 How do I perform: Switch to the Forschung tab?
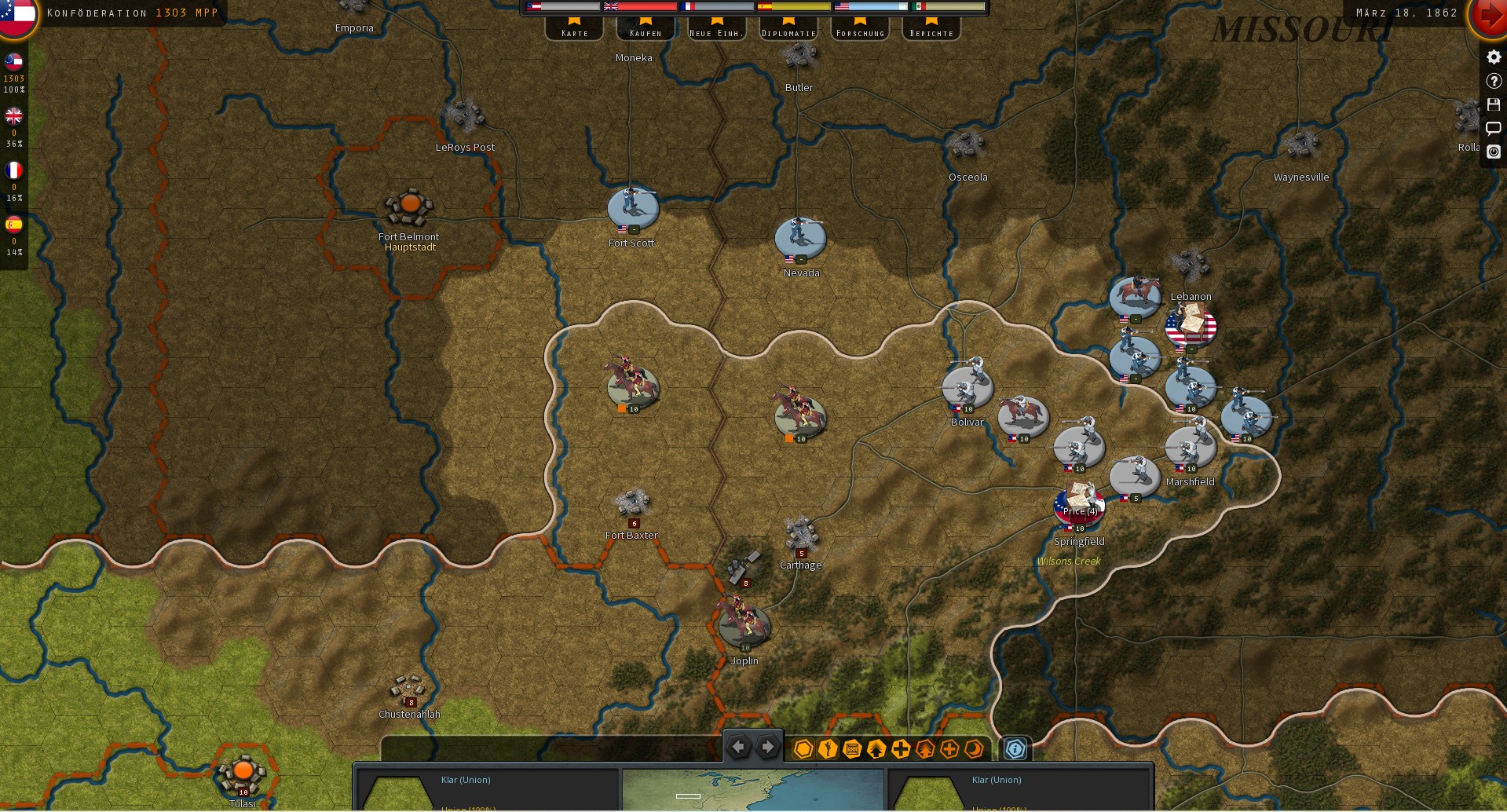point(860,31)
